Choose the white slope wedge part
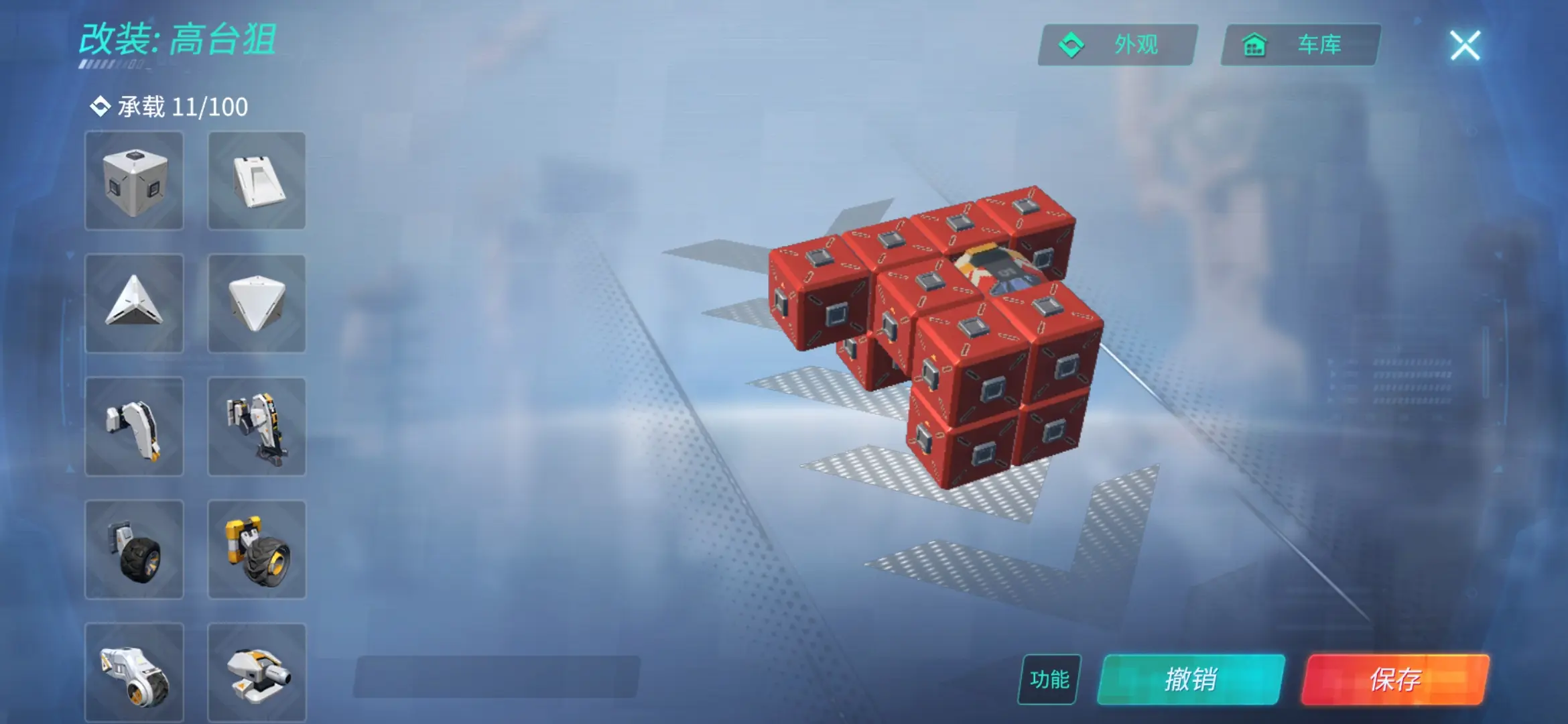 tap(257, 181)
